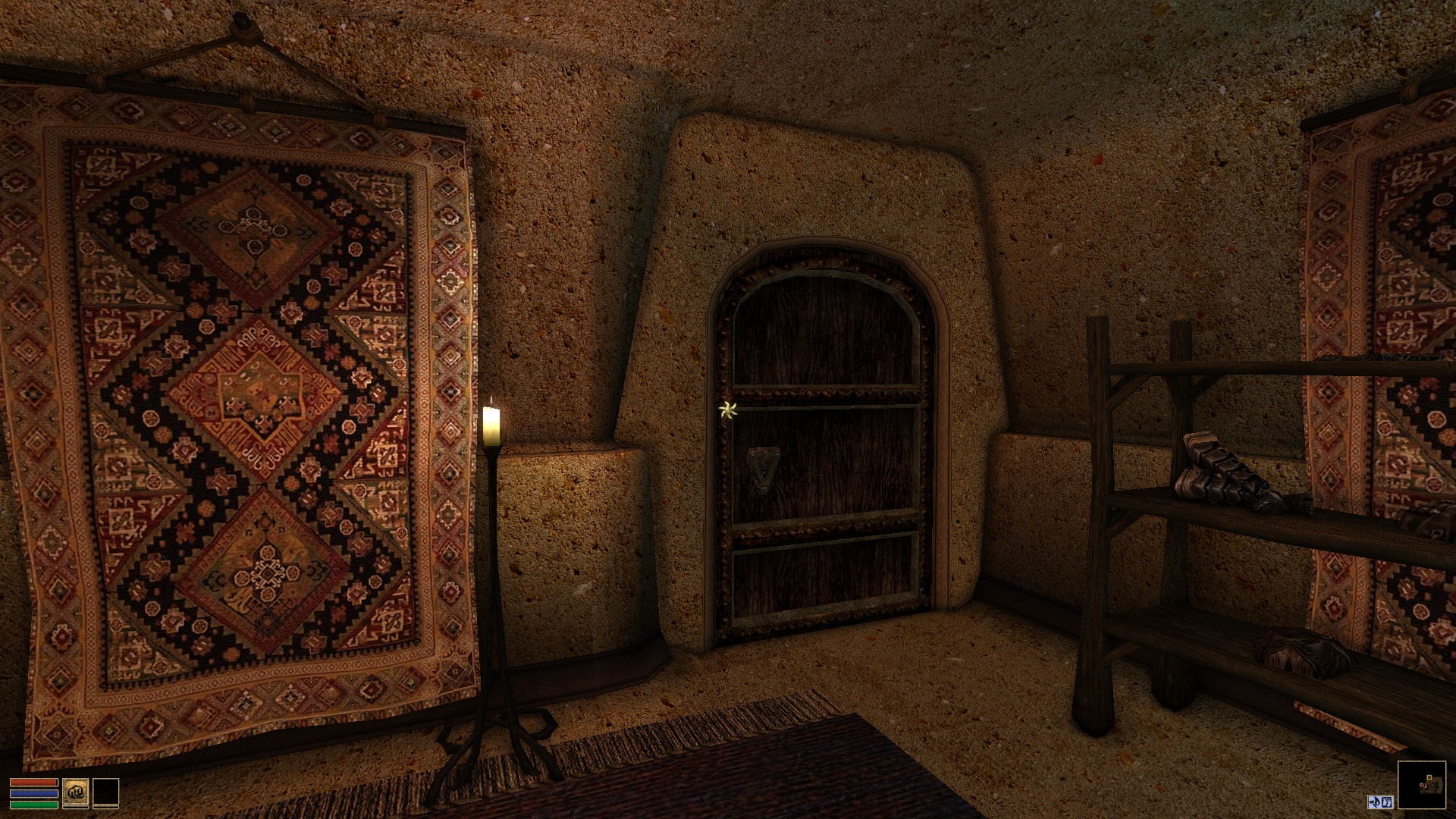Click the rightmost blue active spell effect icon
This screenshot has height=819, width=1456.
tap(1386, 802)
